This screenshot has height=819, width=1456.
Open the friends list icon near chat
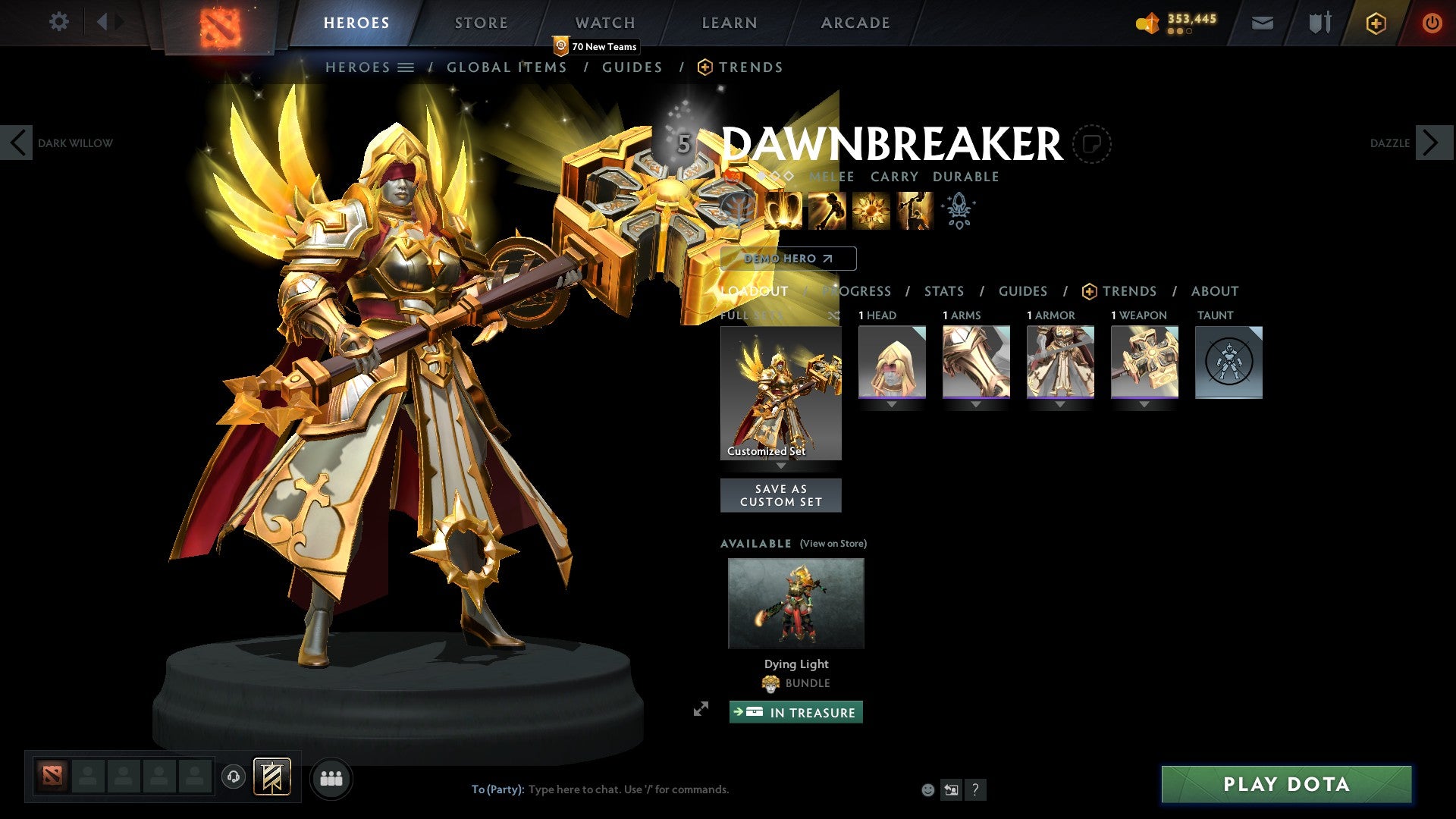click(331, 778)
